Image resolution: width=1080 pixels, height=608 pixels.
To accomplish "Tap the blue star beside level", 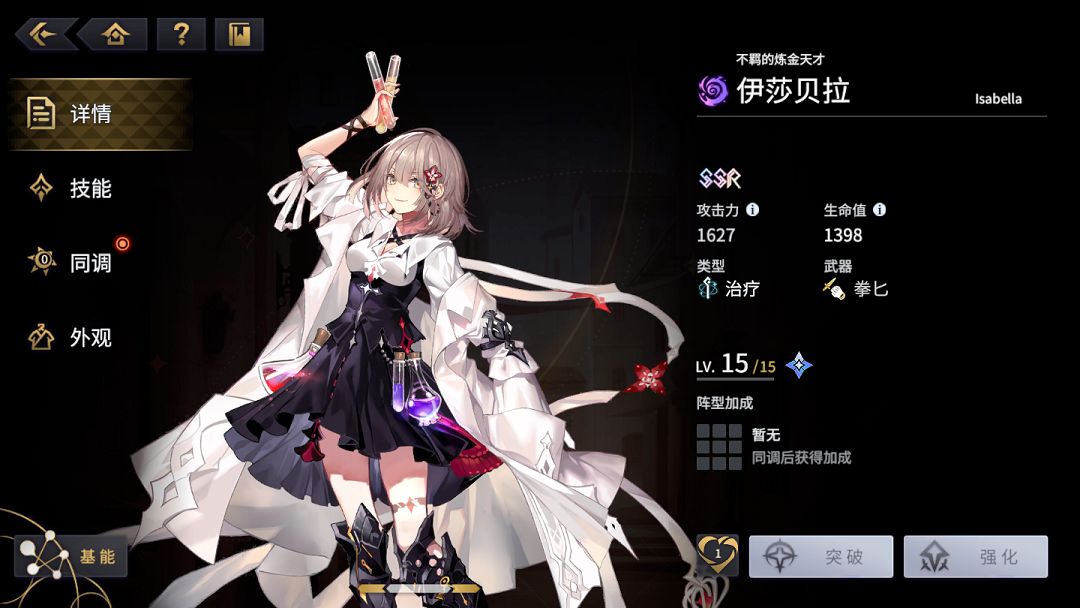I will pyautogui.click(x=799, y=365).
